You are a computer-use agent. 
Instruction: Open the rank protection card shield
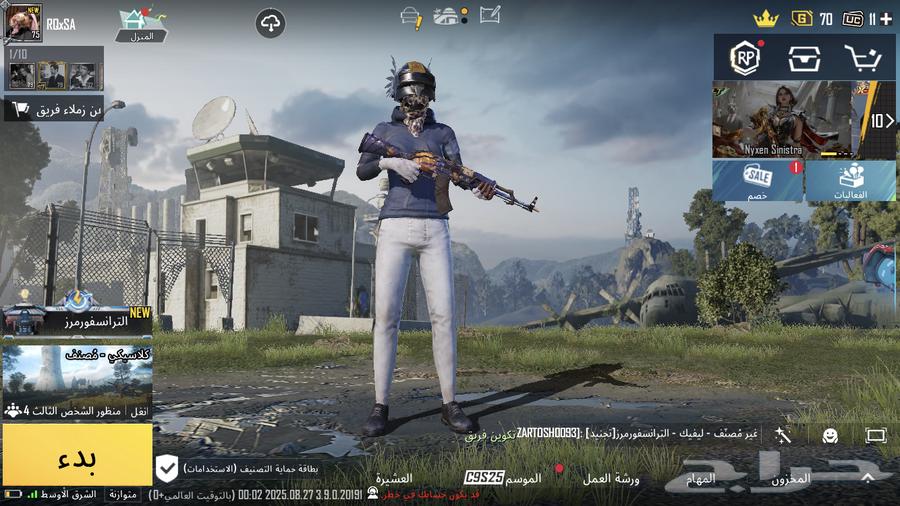point(168,467)
